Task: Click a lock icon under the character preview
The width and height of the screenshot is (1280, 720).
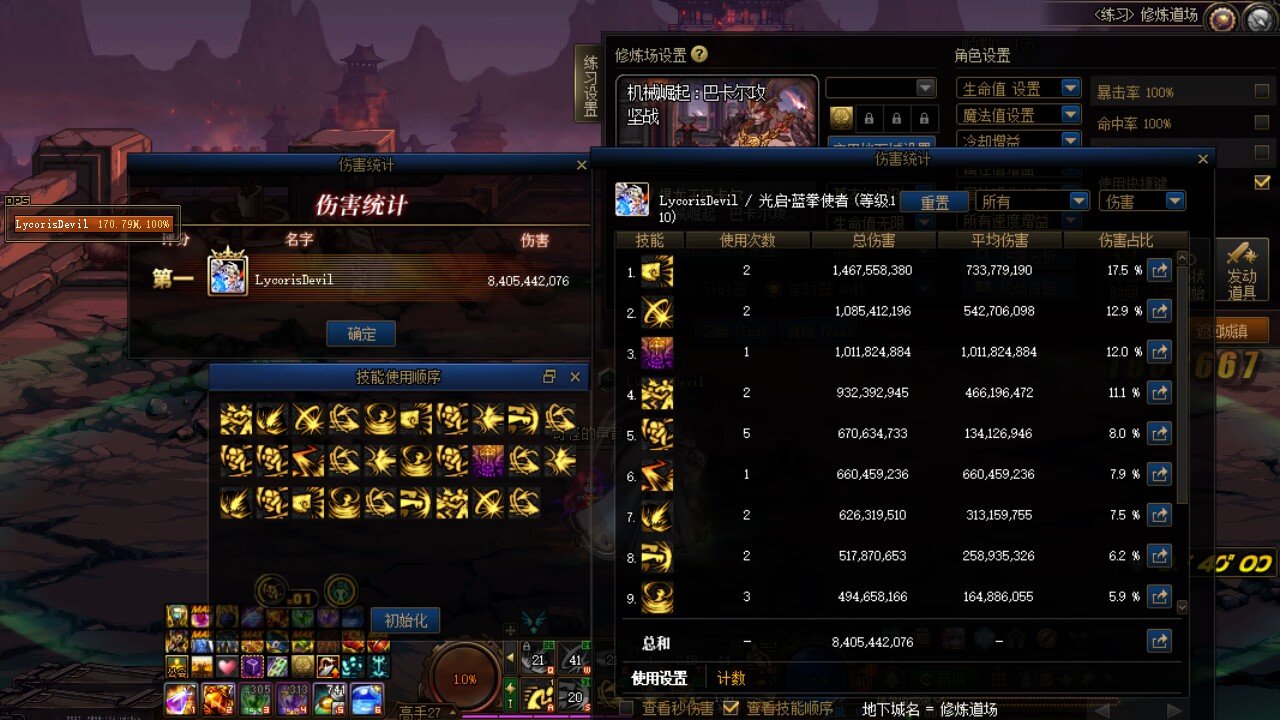Action: pyautogui.click(x=868, y=117)
